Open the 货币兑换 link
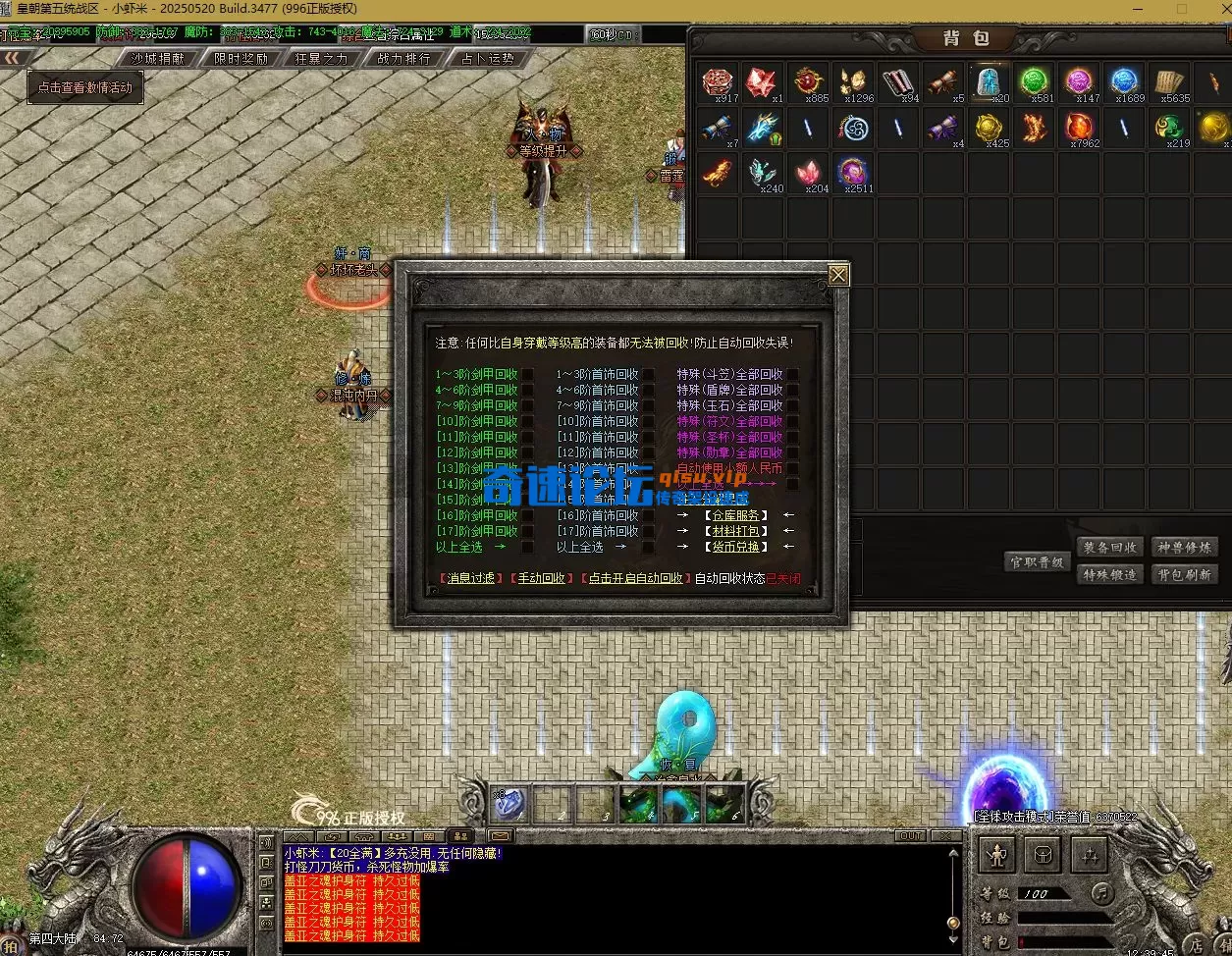Image resolution: width=1232 pixels, height=956 pixels. pos(735,547)
